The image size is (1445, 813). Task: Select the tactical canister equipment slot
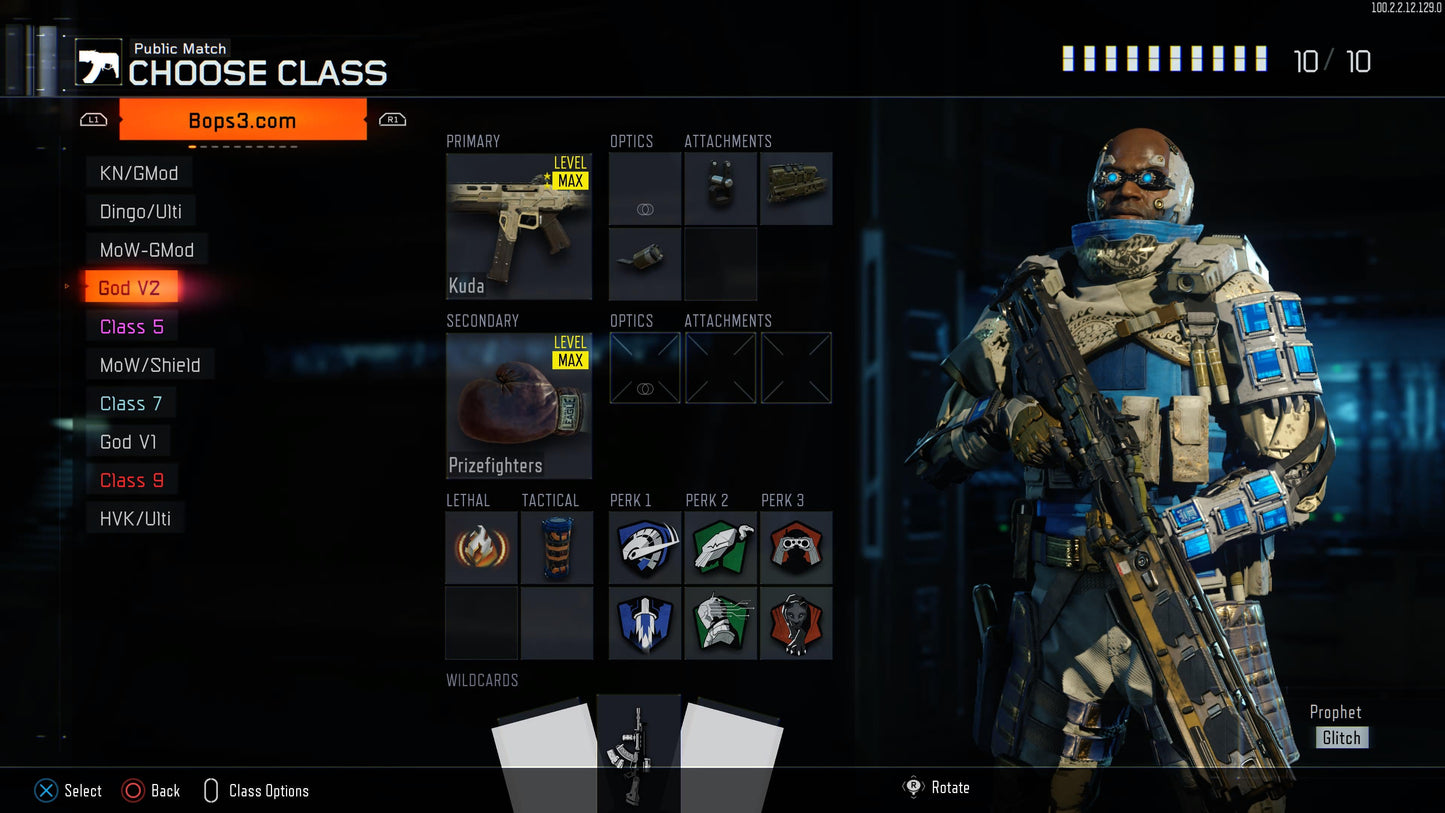tap(557, 548)
